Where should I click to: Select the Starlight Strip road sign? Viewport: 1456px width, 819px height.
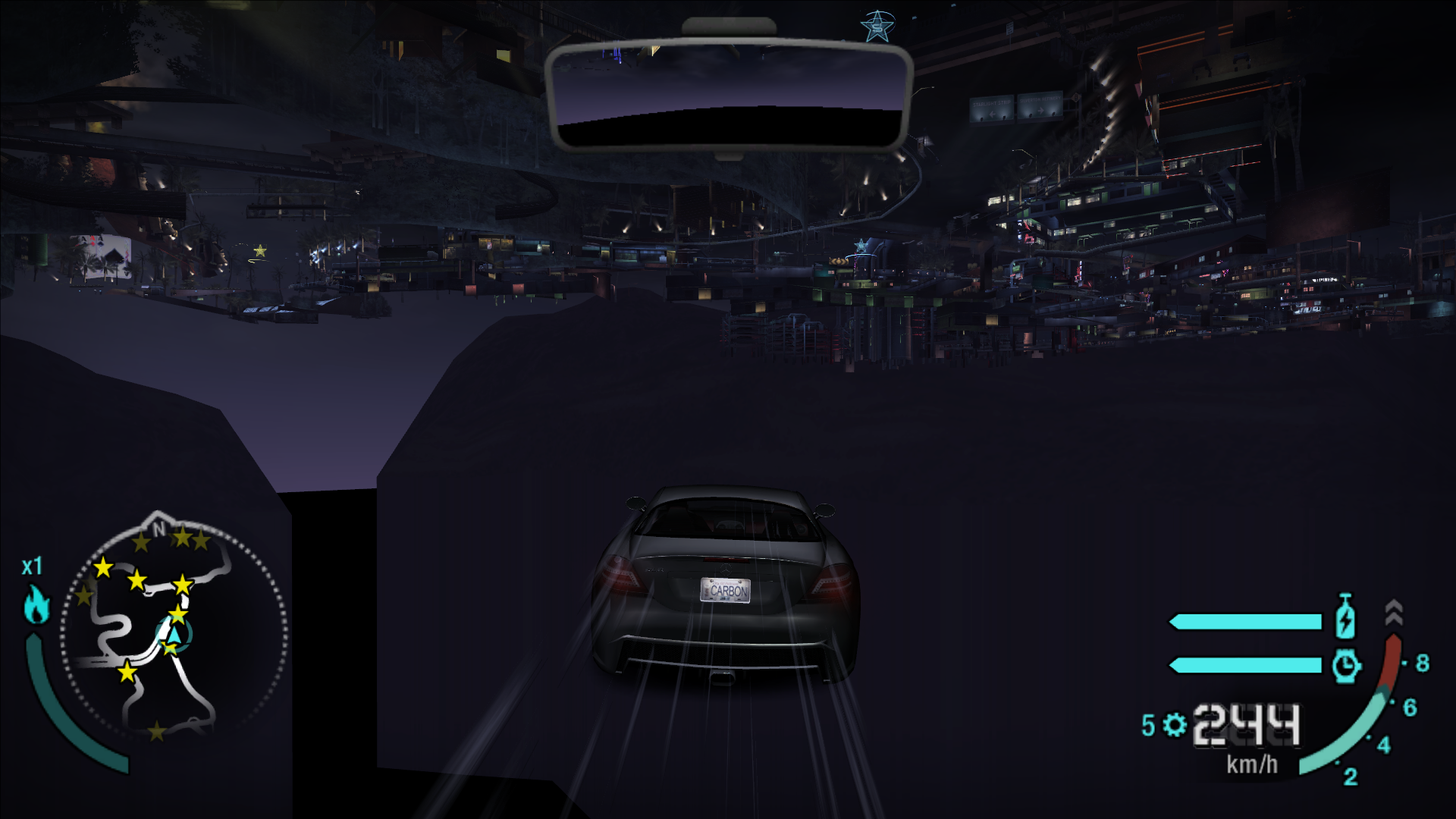point(991,109)
